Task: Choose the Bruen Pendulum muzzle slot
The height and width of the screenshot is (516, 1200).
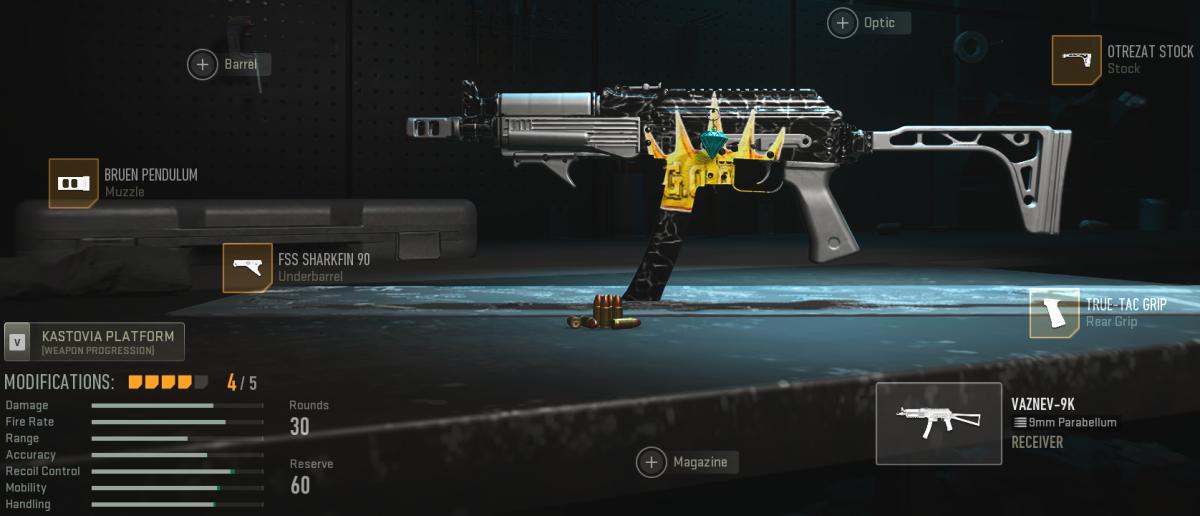Action: point(74,183)
